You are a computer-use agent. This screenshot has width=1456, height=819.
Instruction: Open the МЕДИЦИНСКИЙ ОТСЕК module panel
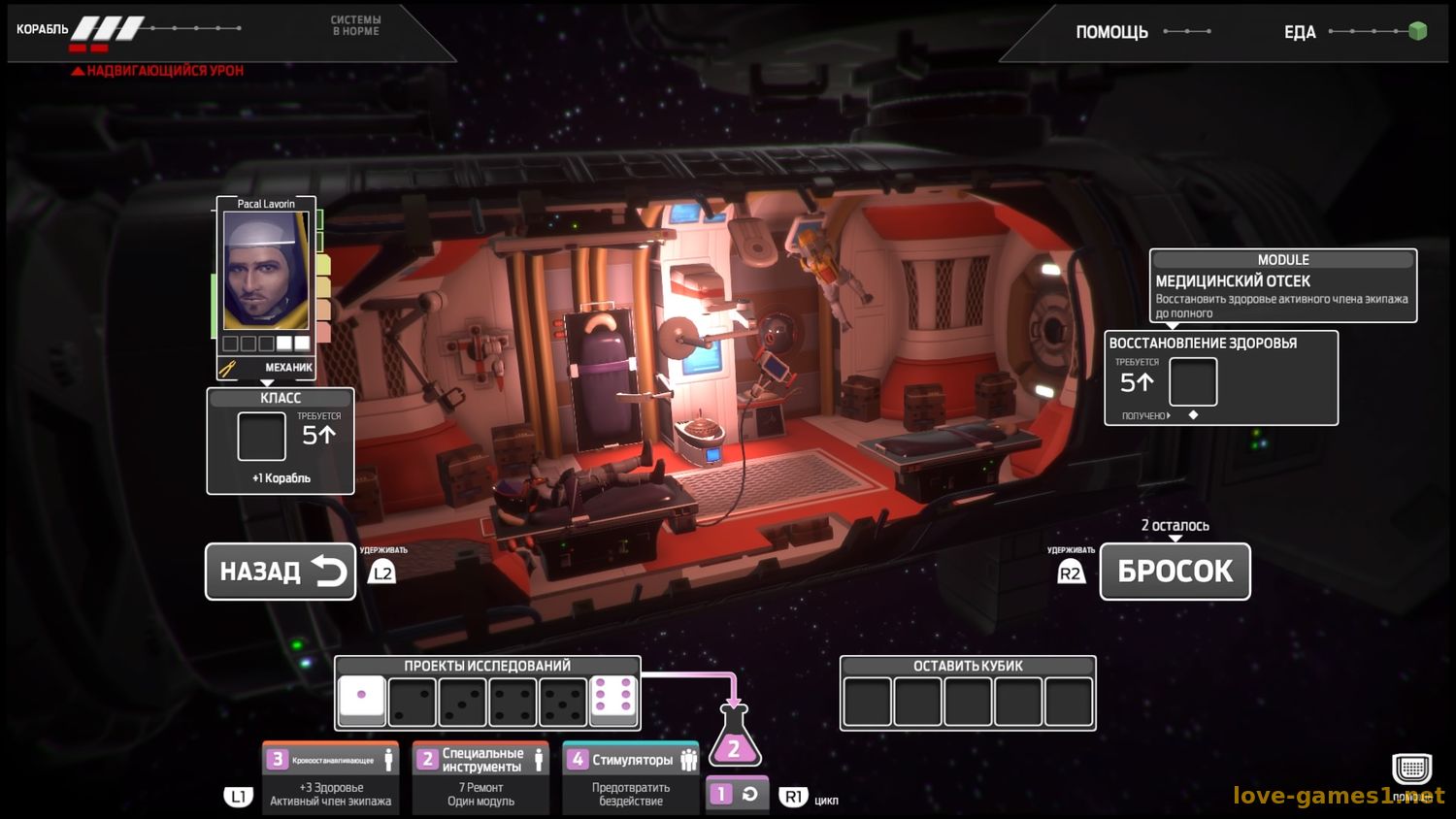[1282, 285]
